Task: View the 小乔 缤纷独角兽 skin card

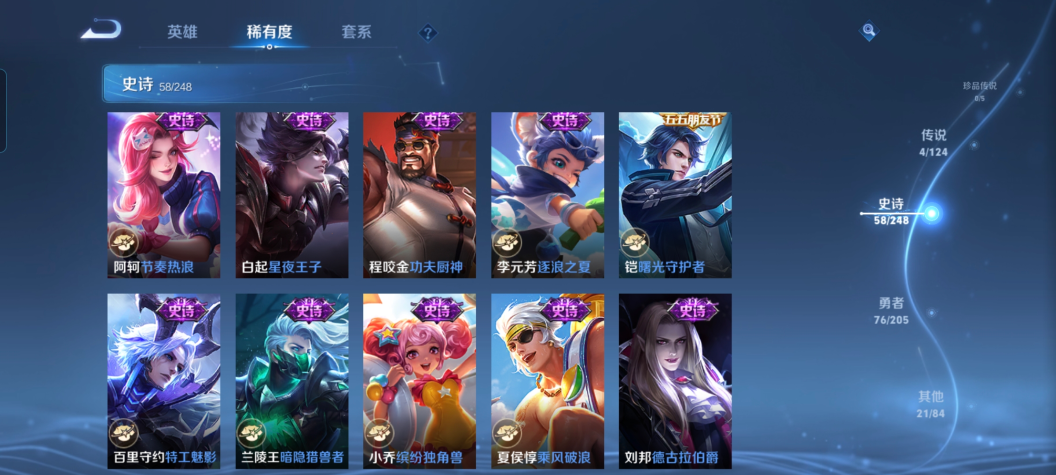Action: [420, 381]
